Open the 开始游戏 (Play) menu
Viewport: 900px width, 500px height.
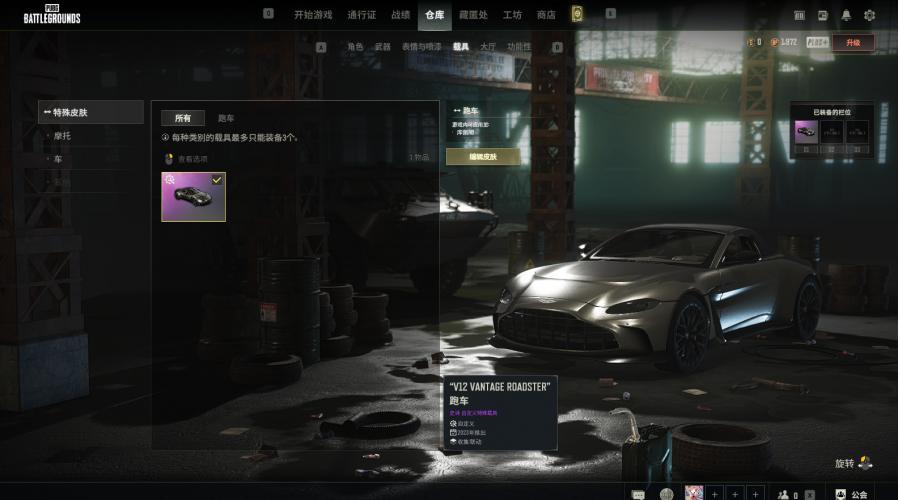click(313, 15)
